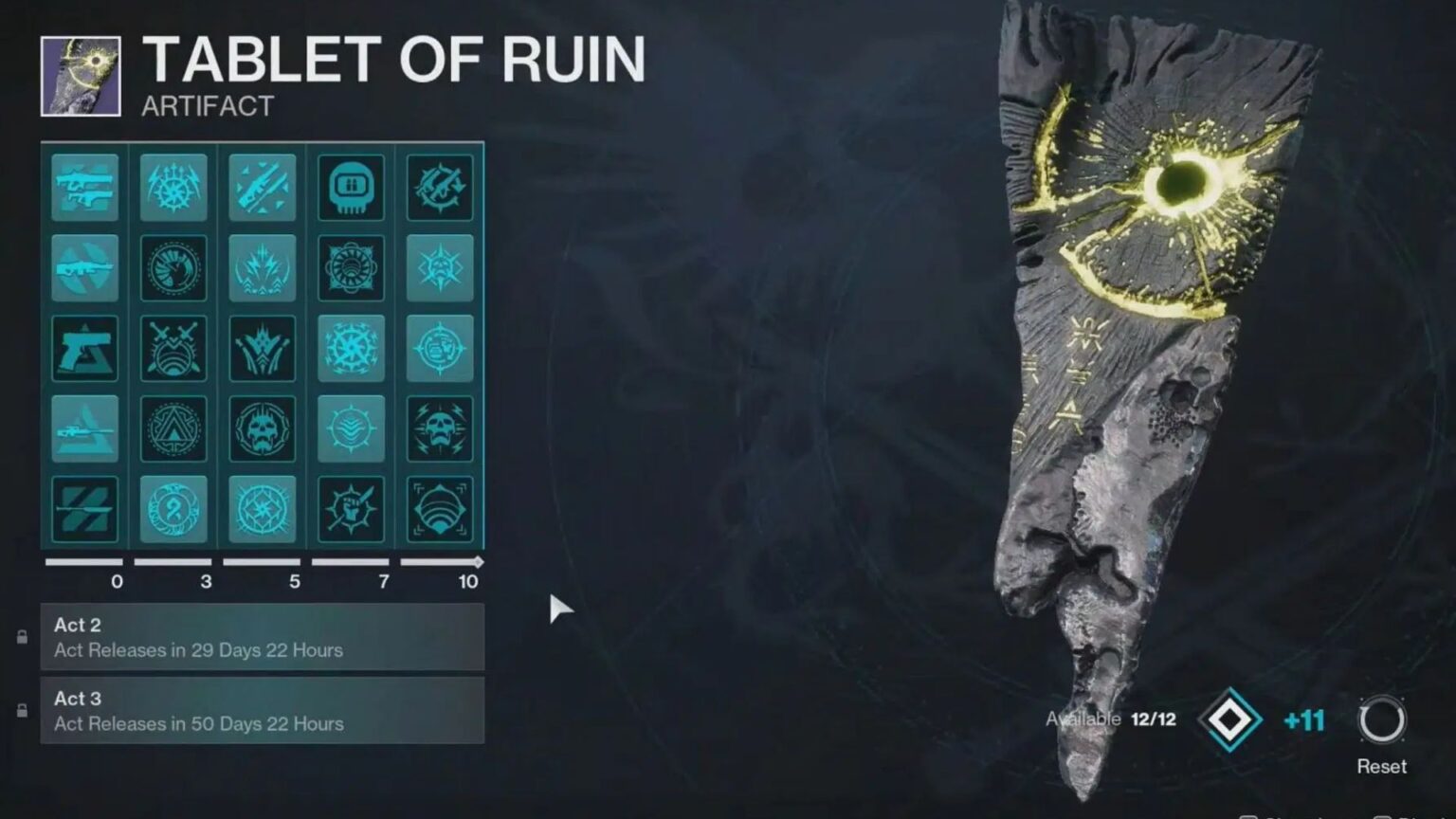Toggle the machine gun perk in the second row
The image size is (1456, 819).
pyautogui.click(x=85, y=267)
